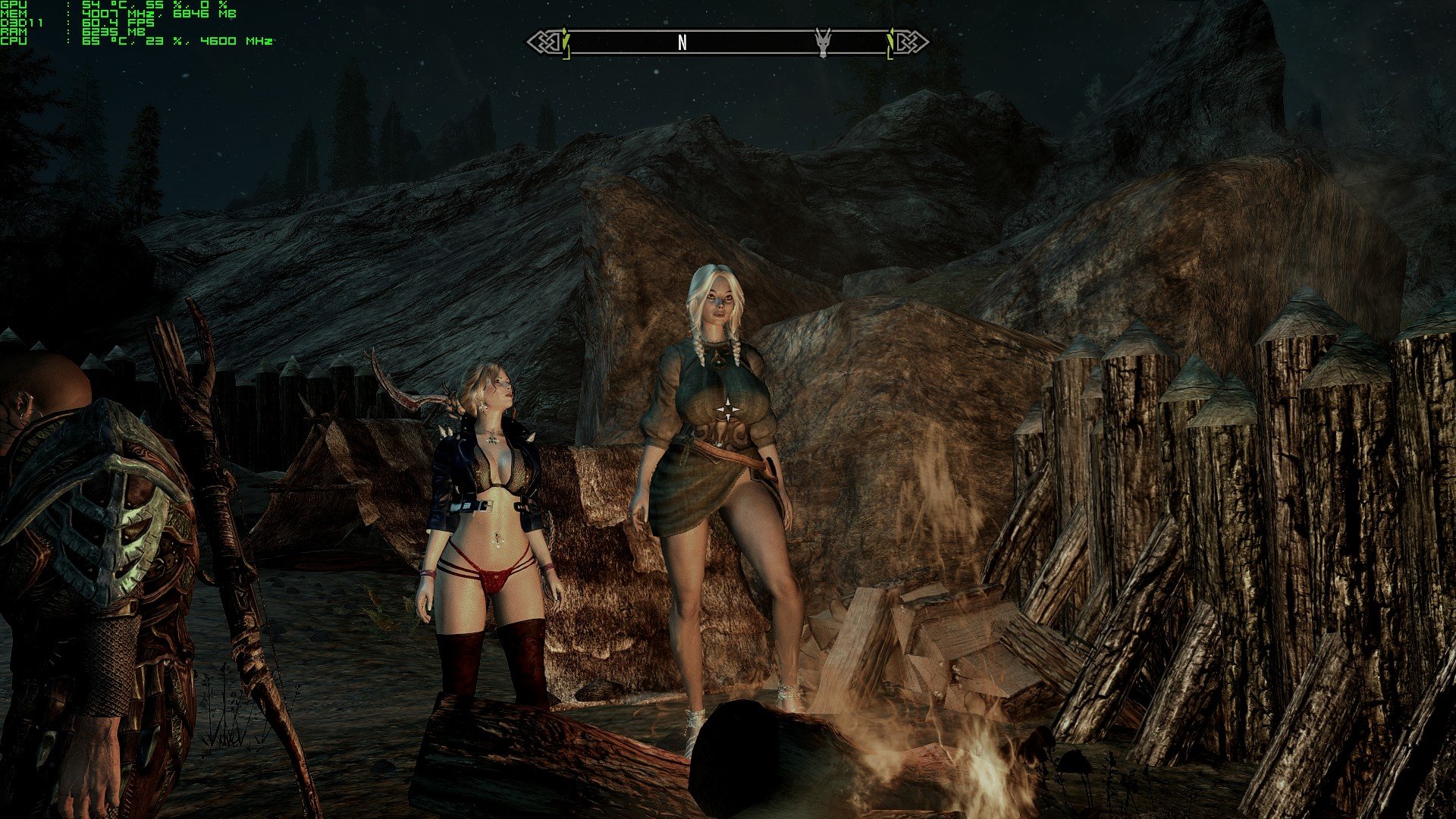
Task: Click the dragon marker on the compass
Action: pos(823,42)
